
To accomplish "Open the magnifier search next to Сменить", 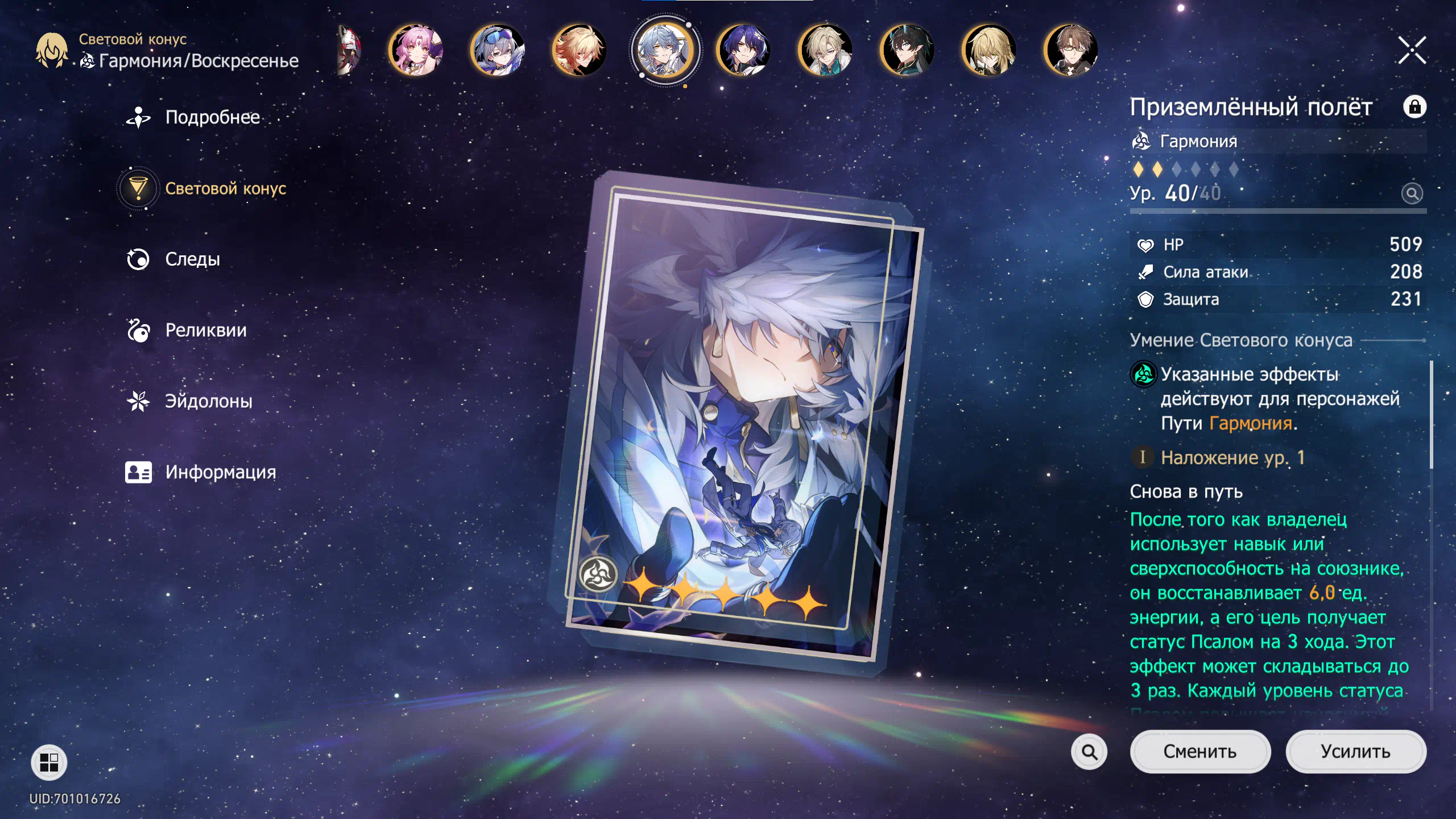I will click(1089, 752).
